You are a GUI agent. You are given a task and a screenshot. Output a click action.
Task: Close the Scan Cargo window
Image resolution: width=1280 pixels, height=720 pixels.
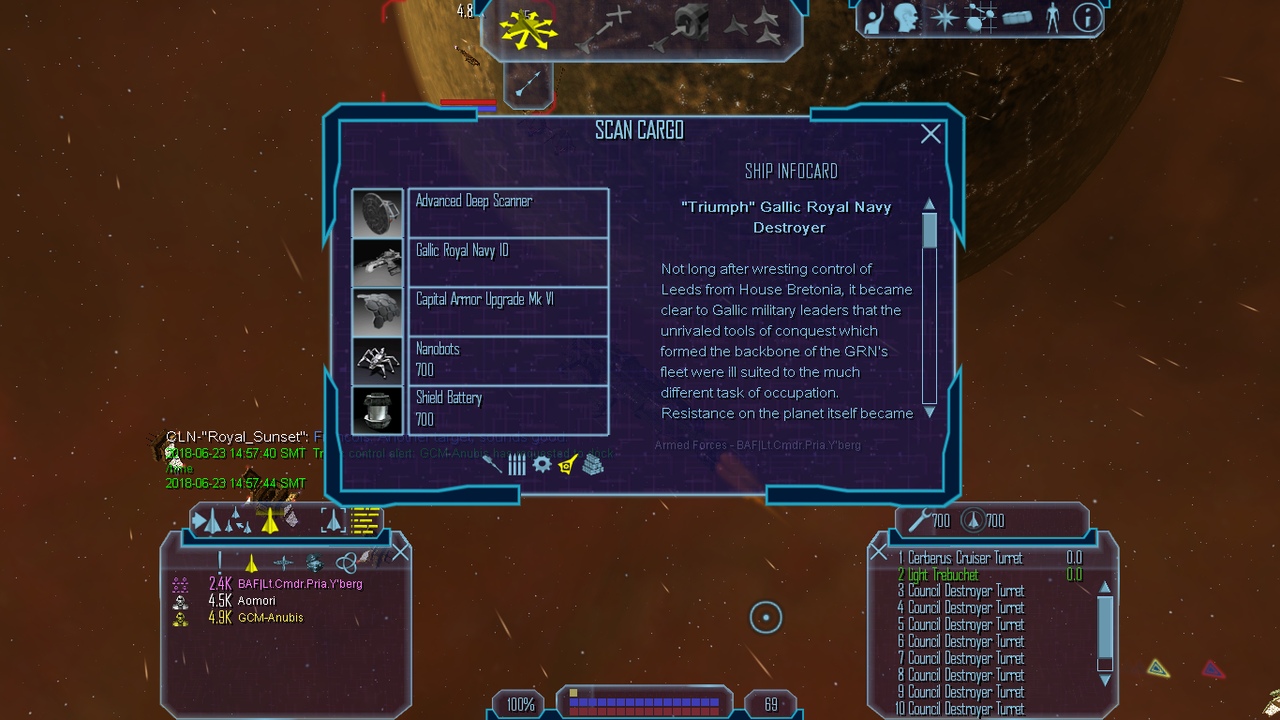pyautogui.click(x=930, y=134)
